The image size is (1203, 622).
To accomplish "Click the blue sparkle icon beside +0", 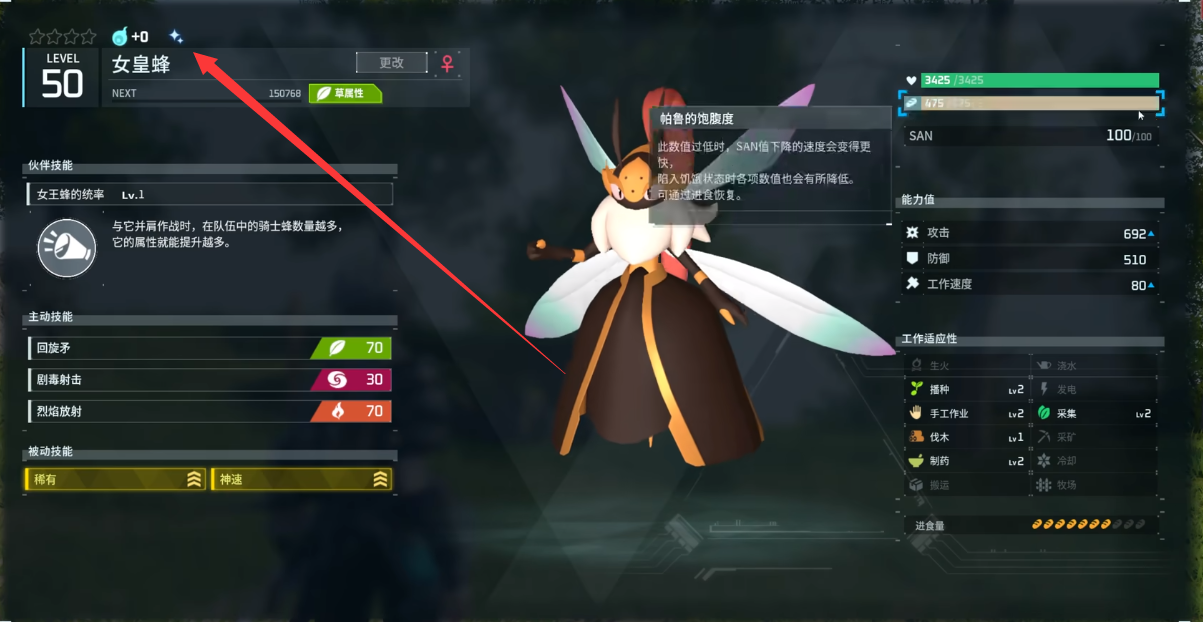I will (176, 37).
